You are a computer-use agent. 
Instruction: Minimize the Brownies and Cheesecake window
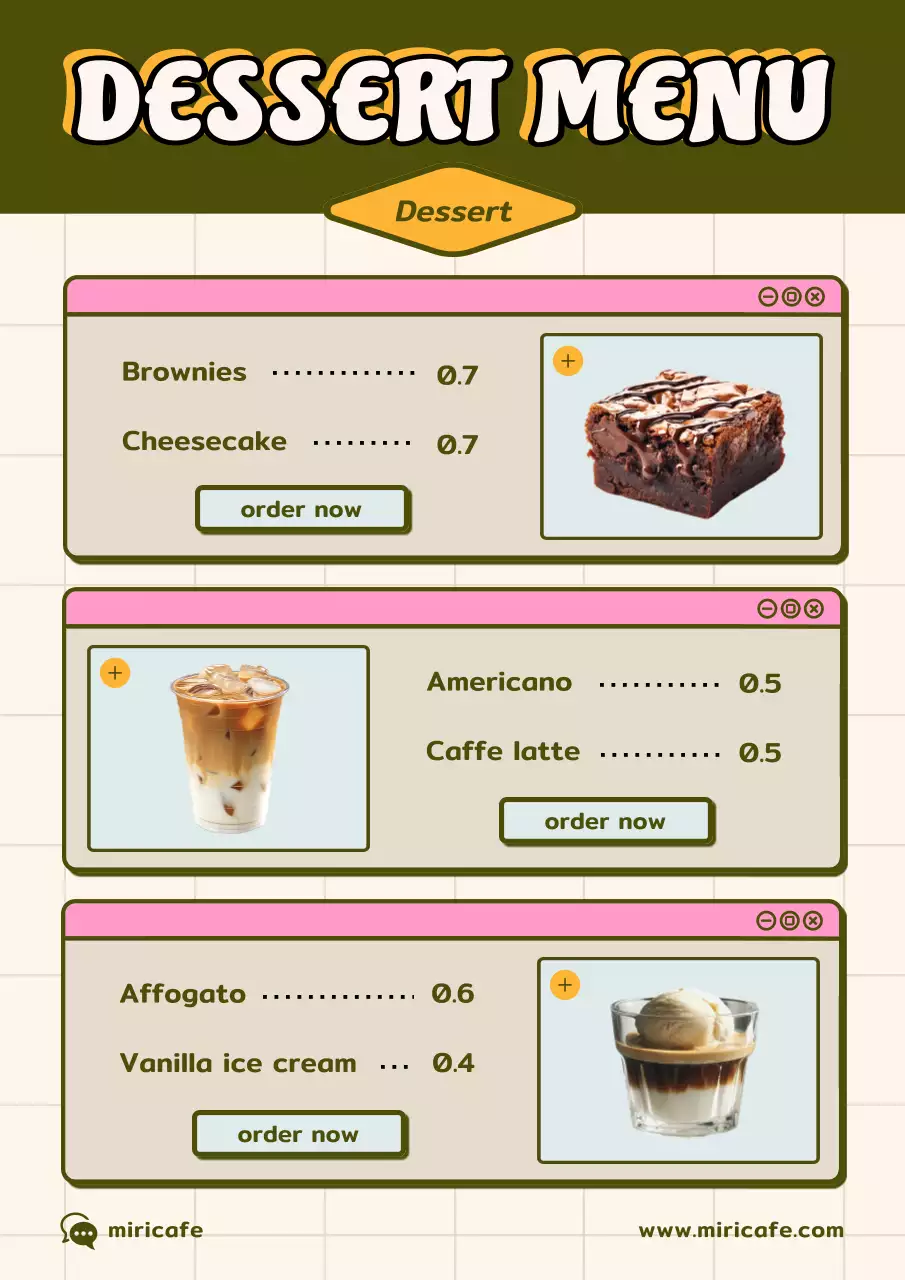[768, 296]
